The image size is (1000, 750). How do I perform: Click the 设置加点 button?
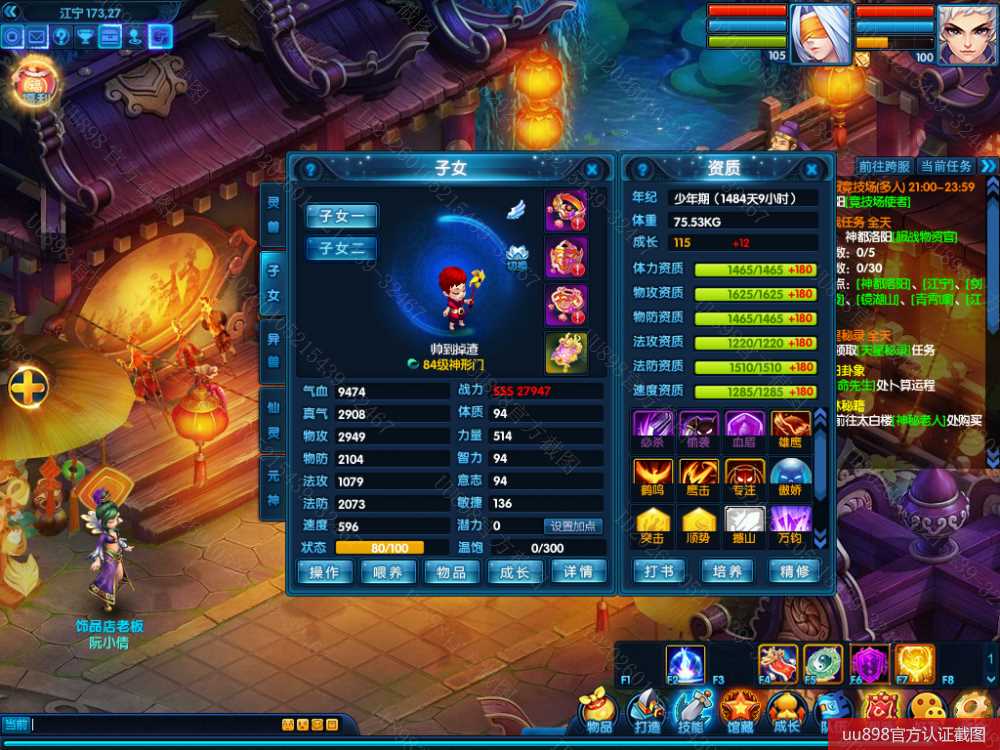click(574, 526)
